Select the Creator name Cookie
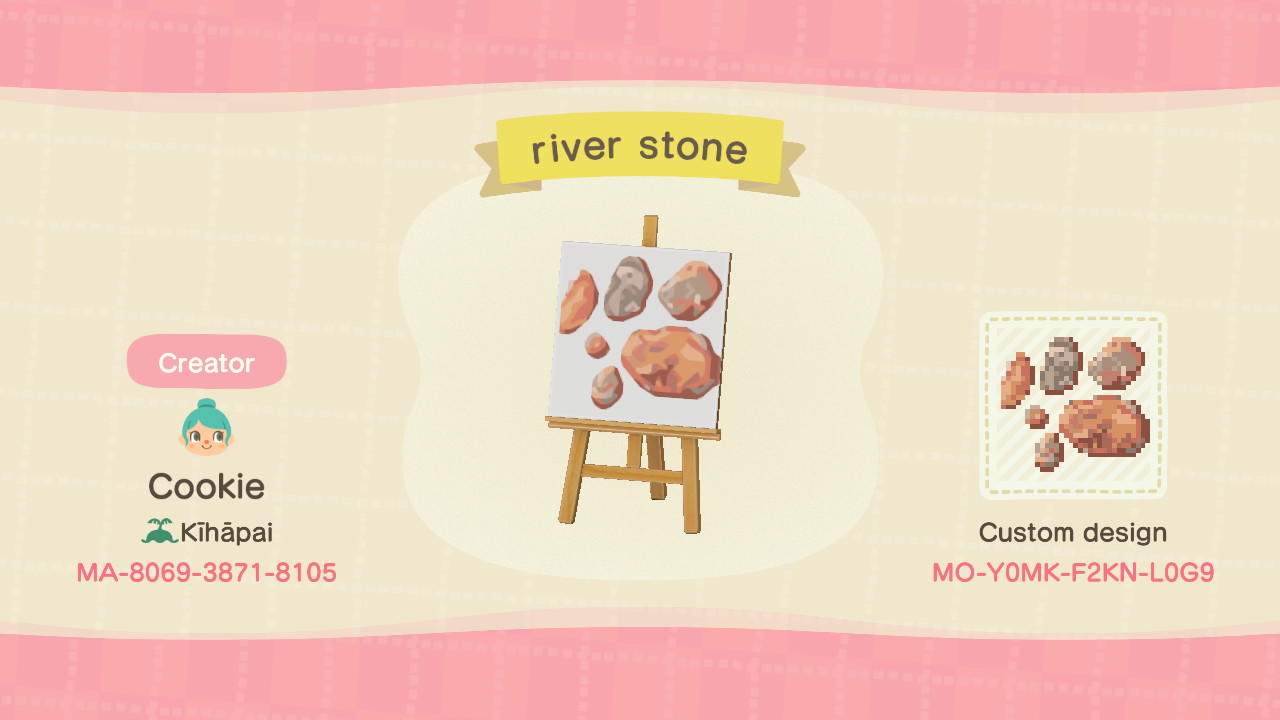Screen dimensions: 1280x720 point(207,486)
